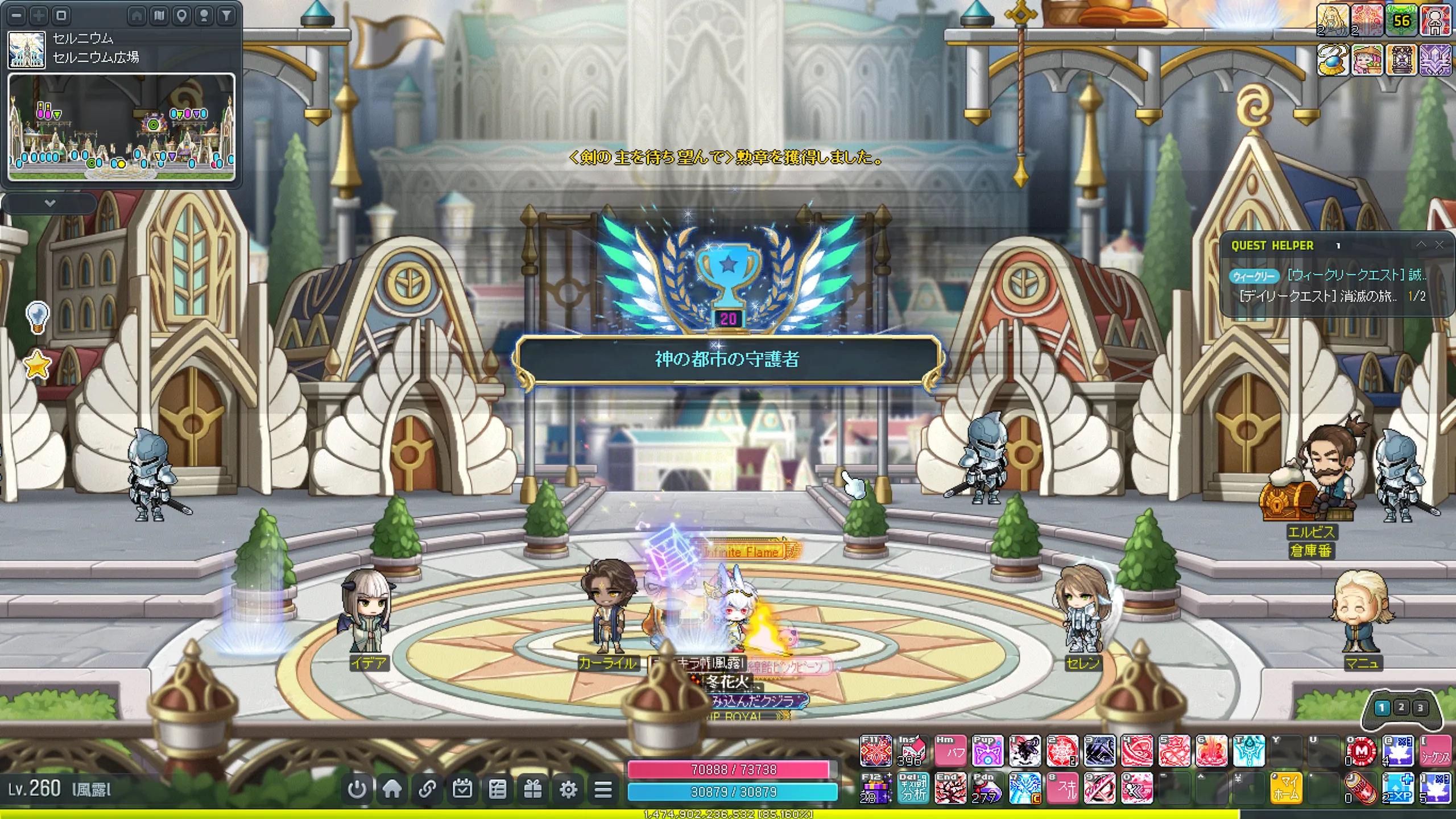Screen dimensions: 1456x819
Task: Click the minimap plus button
Action: pyautogui.click(x=39, y=15)
